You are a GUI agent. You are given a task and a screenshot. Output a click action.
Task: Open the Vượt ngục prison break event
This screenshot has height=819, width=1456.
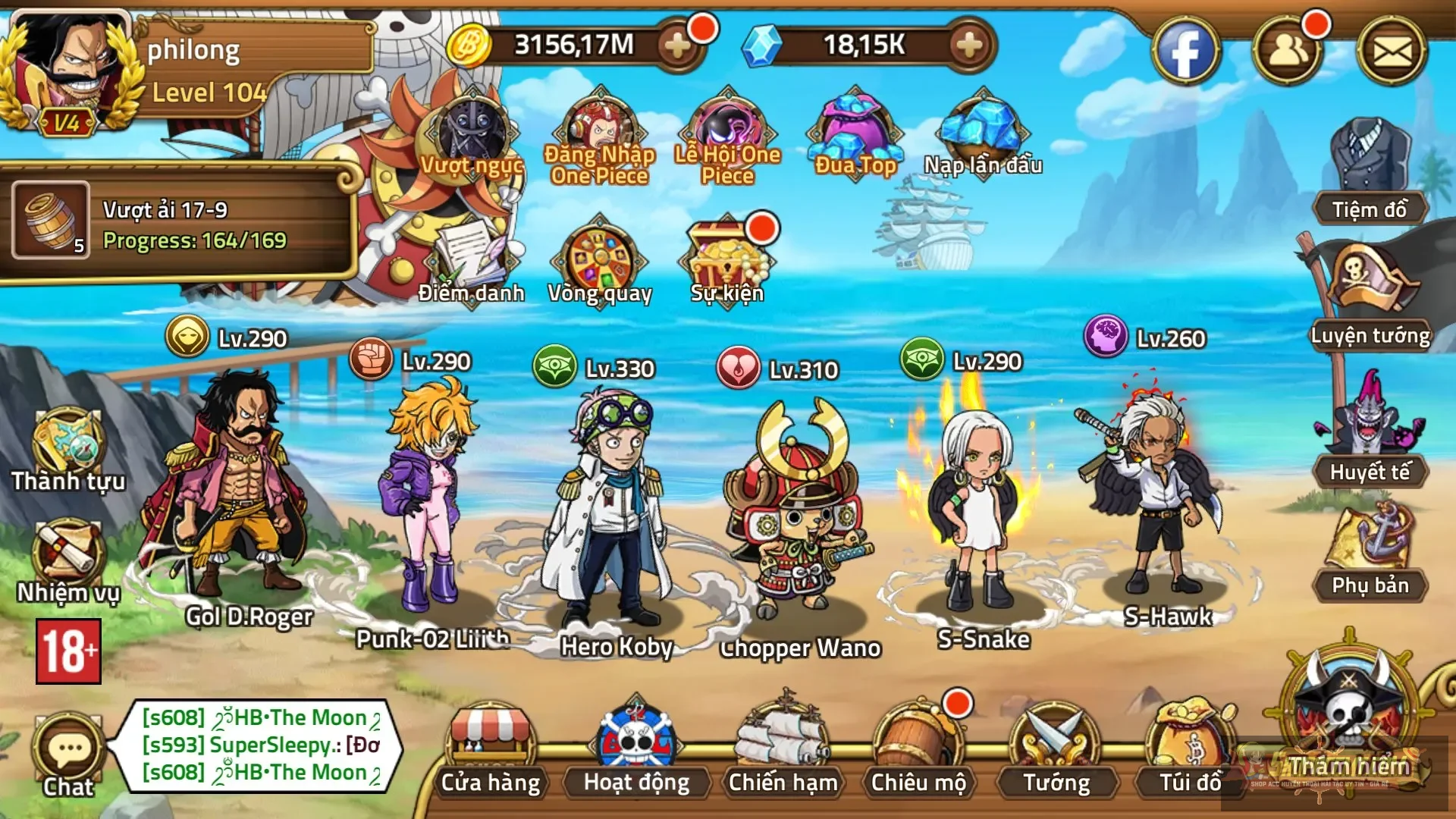point(470,136)
